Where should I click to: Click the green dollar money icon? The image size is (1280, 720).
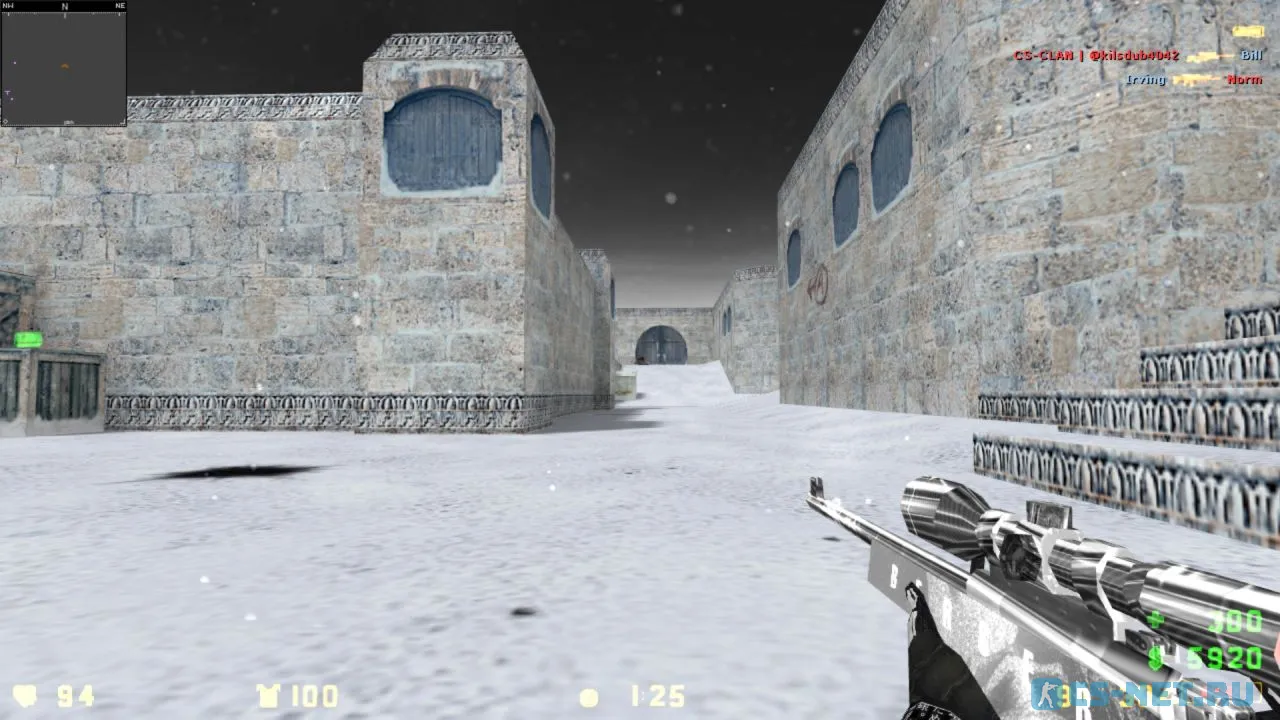point(1157,658)
